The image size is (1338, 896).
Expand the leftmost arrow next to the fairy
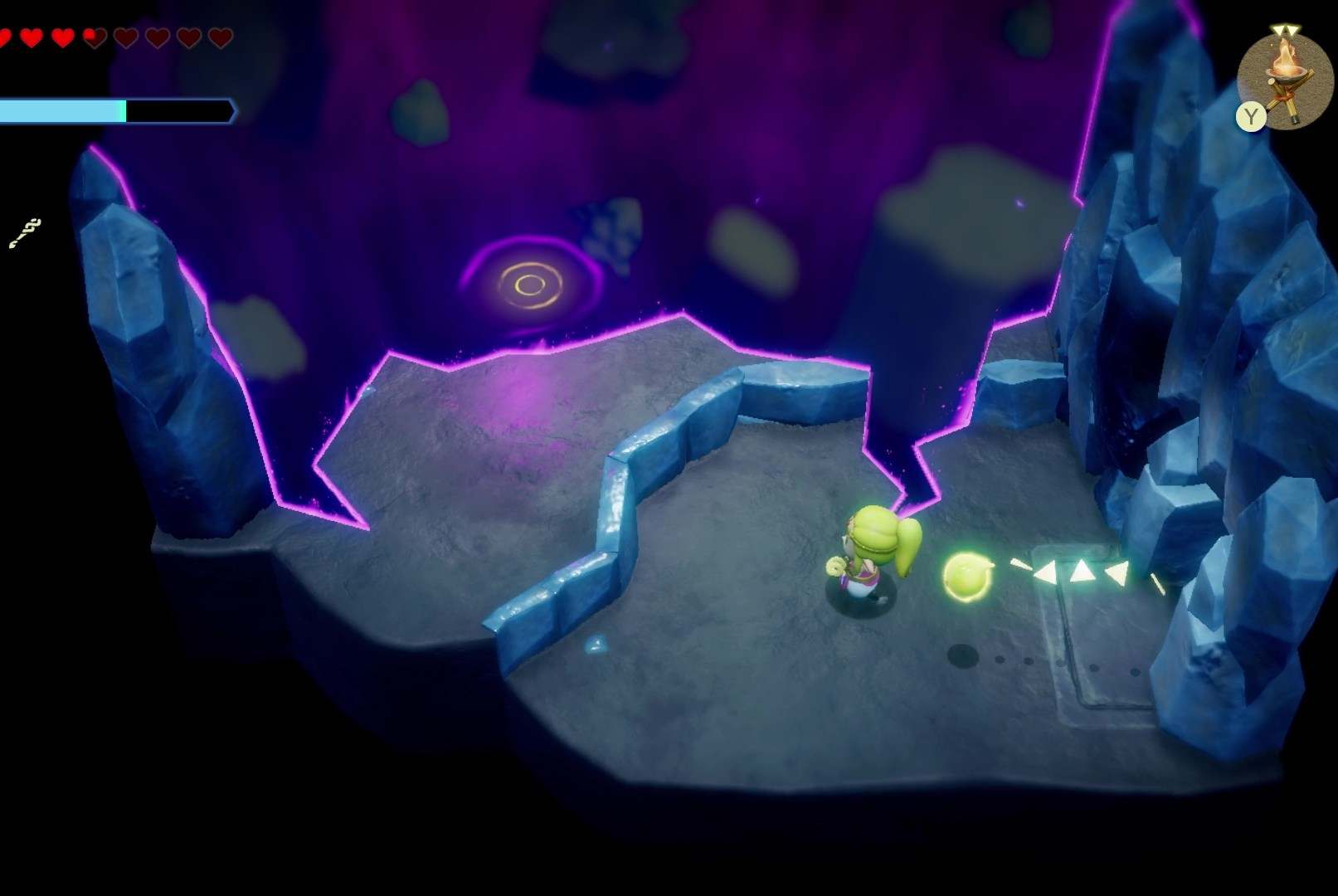tap(1047, 572)
